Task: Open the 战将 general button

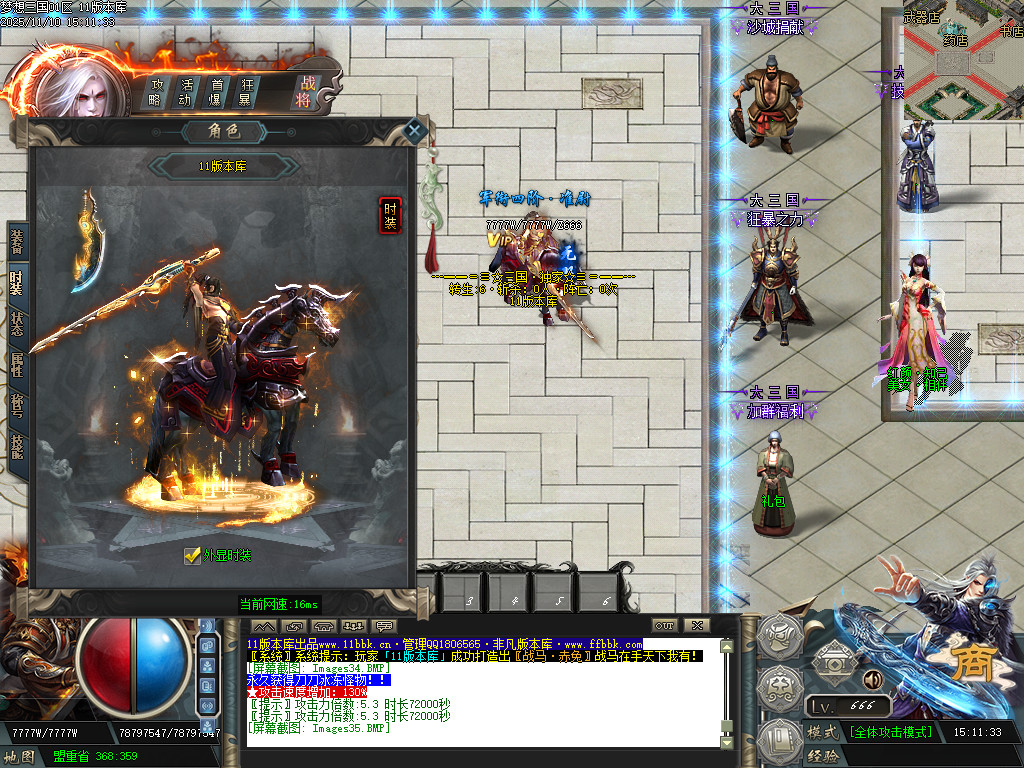Action: point(304,92)
